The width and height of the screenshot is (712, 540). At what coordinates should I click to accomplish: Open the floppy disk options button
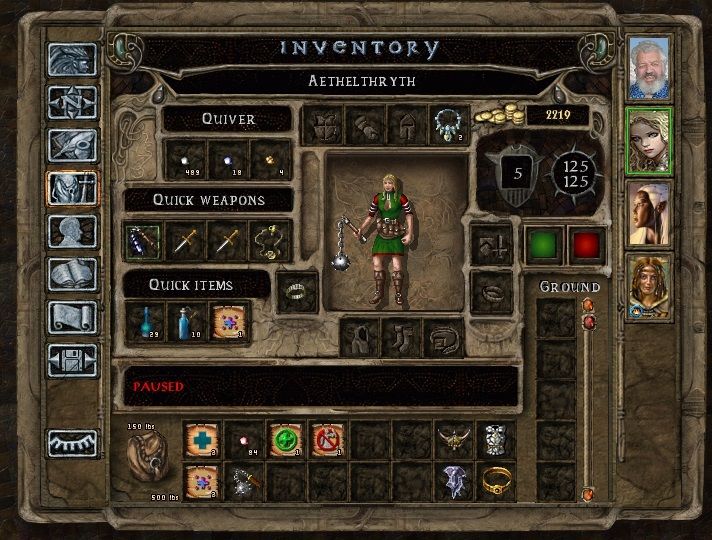pyautogui.click(x=73, y=359)
